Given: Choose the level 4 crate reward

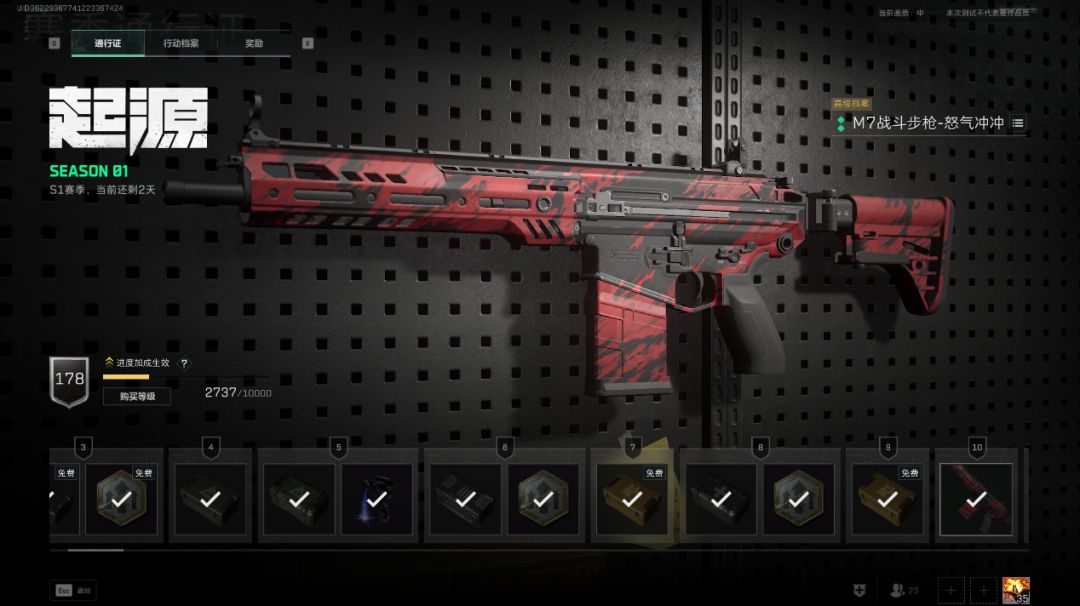Looking at the screenshot, I should coord(211,499).
